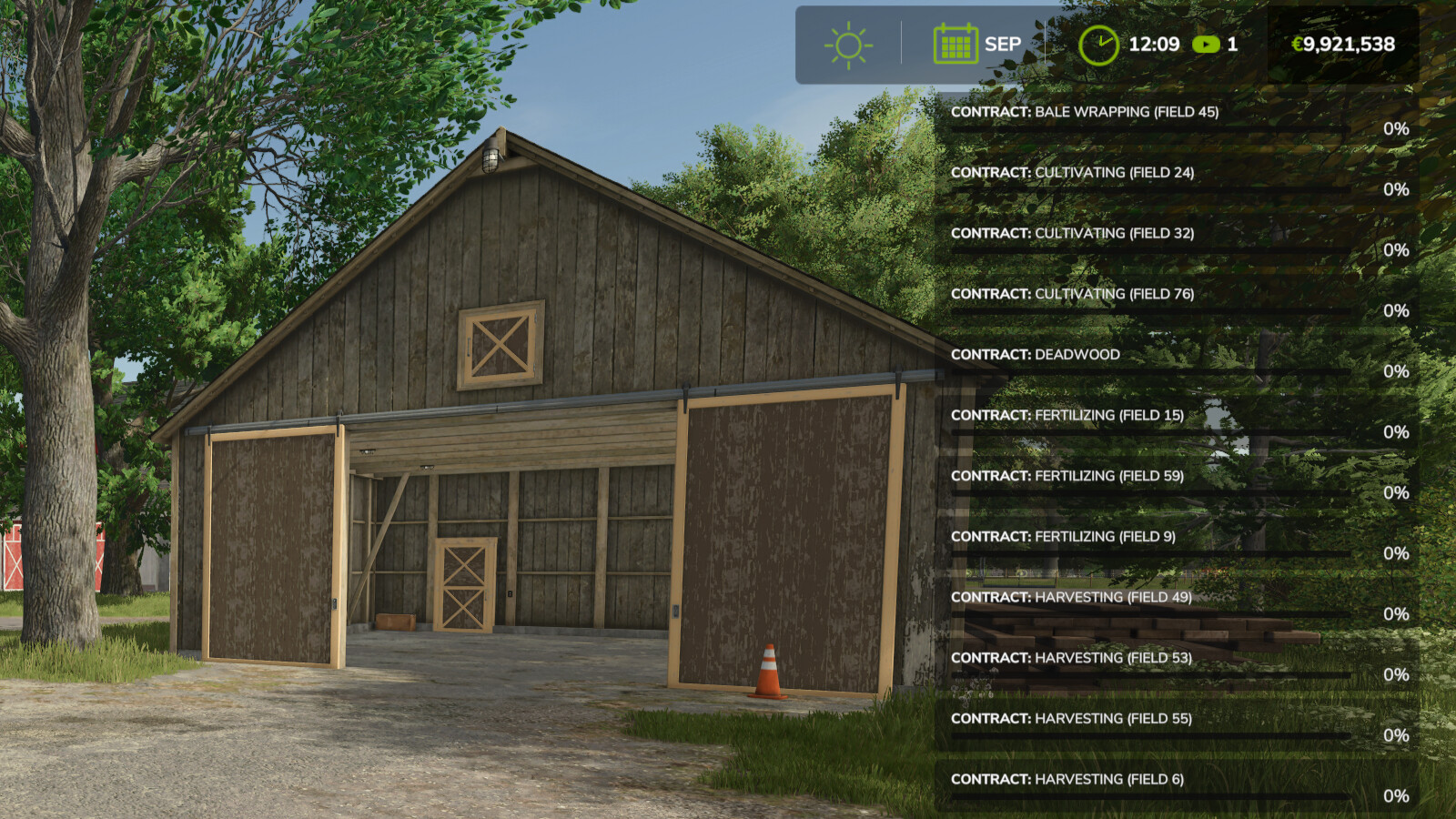Click the Harvesting Field 55 contract entry
The image size is (1456, 819).
(x=1071, y=719)
